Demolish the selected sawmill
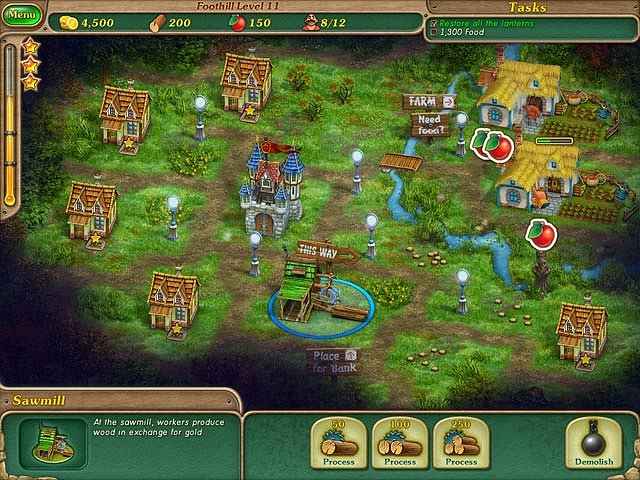This screenshot has width=640, height=480. [x=595, y=443]
